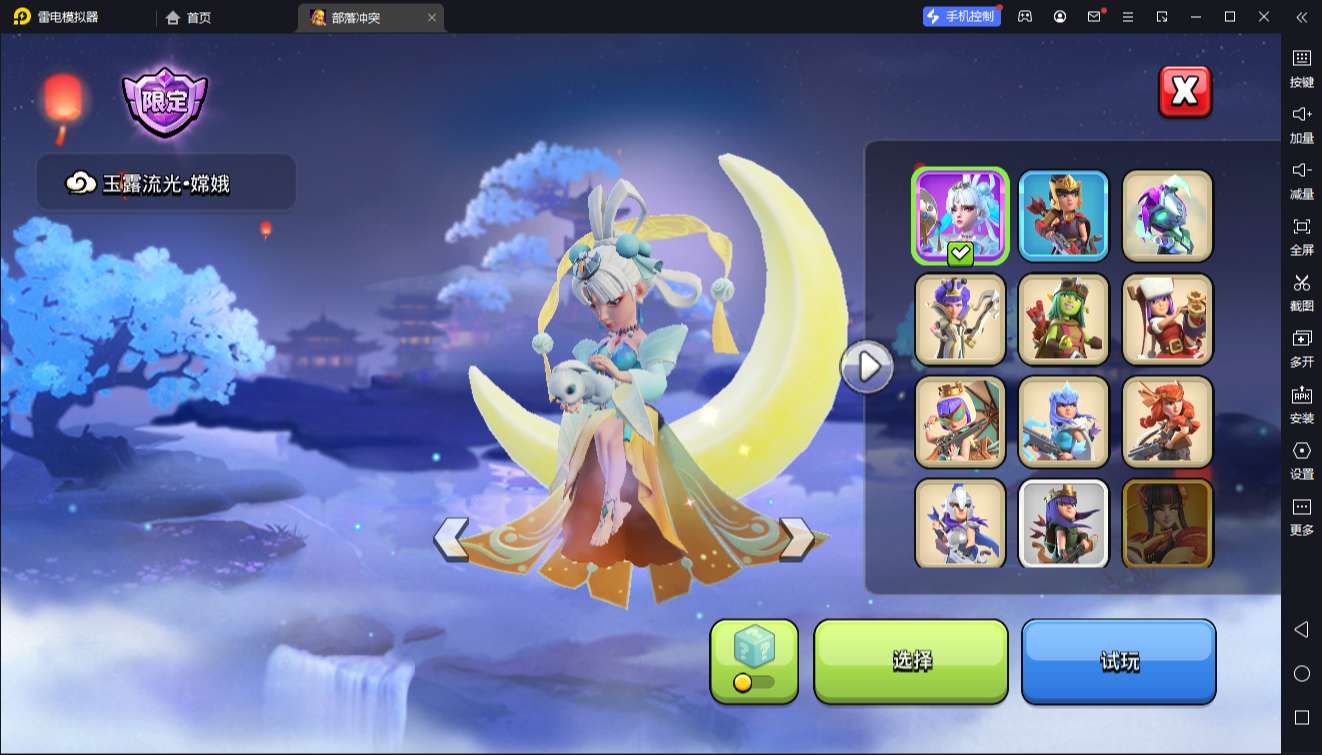Take an emulator screenshot with 截图
1322x755 pixels.
(1301, 291)
